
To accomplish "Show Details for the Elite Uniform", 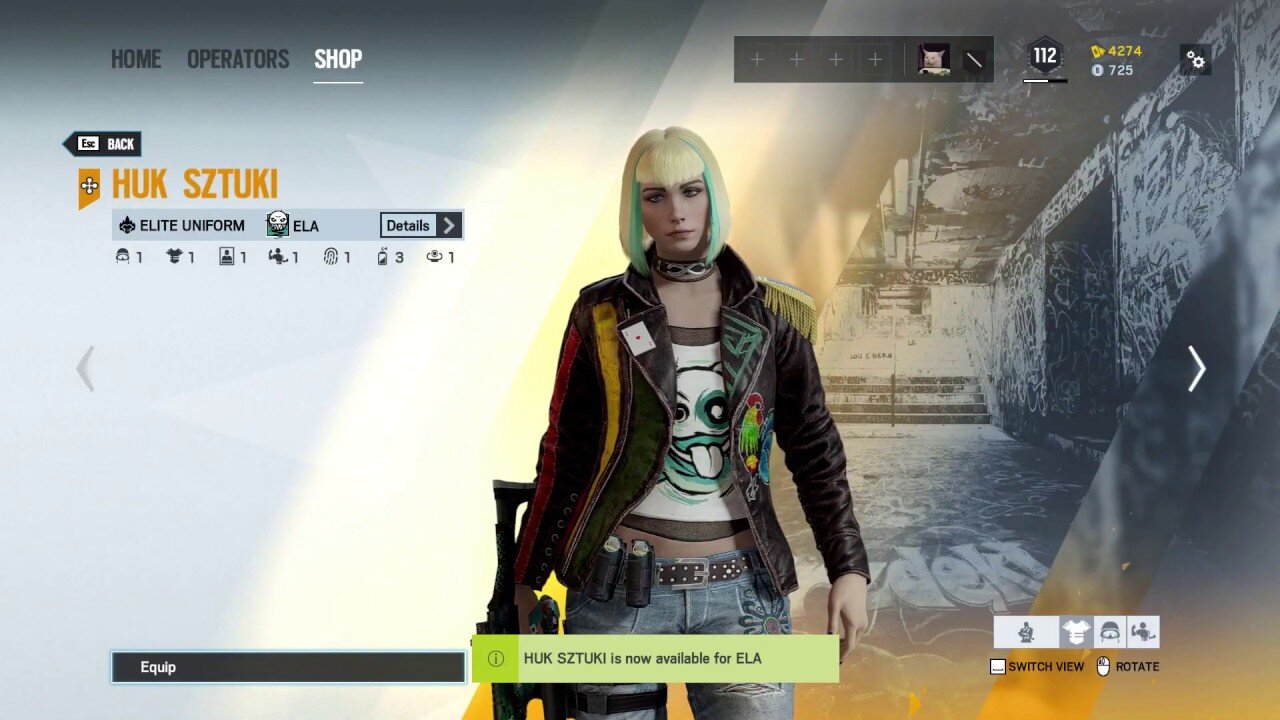I will (421, 225).
